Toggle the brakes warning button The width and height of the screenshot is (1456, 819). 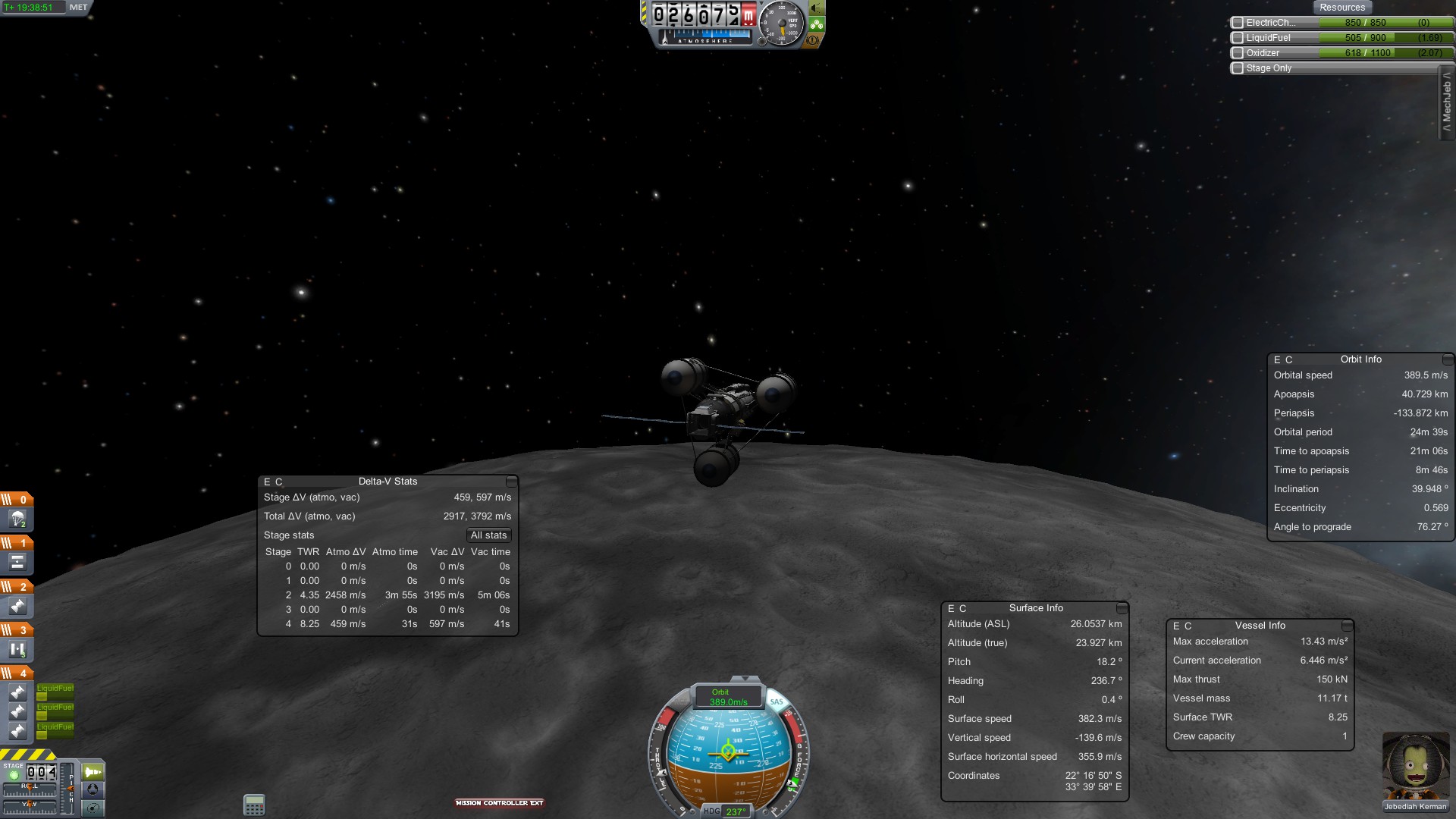click(813, 40)
